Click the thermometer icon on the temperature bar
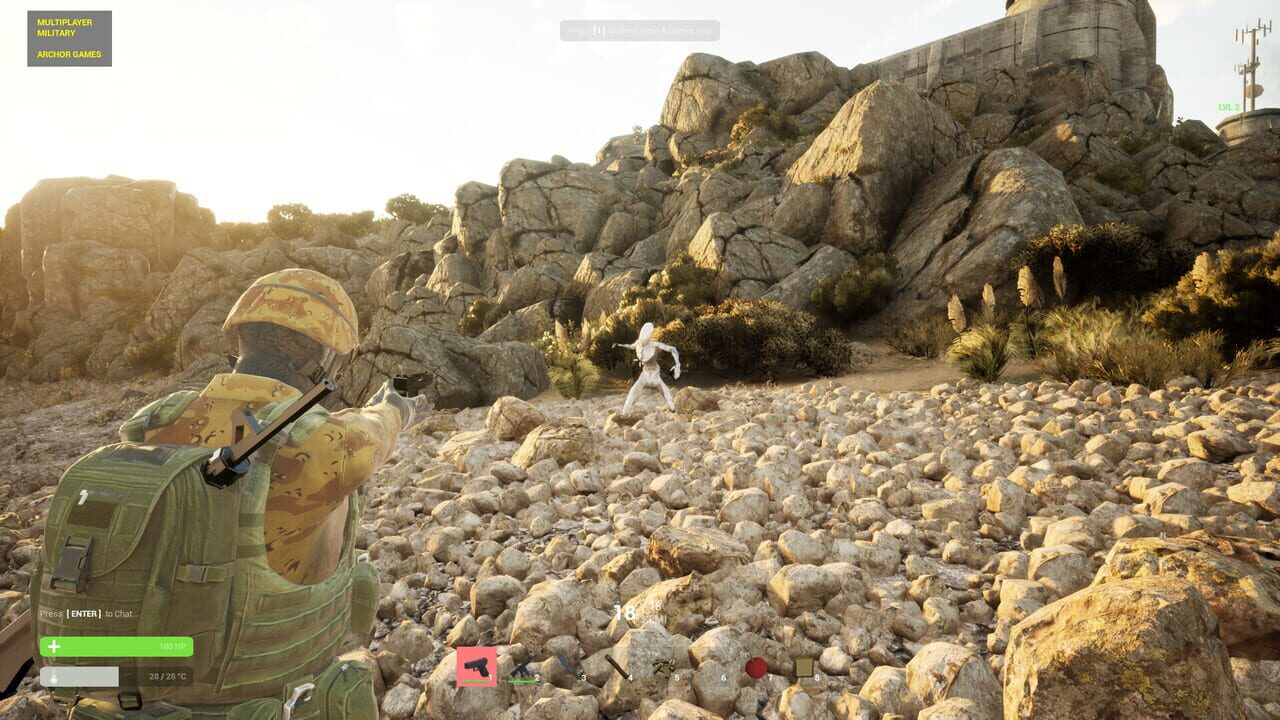 (54, 676)
